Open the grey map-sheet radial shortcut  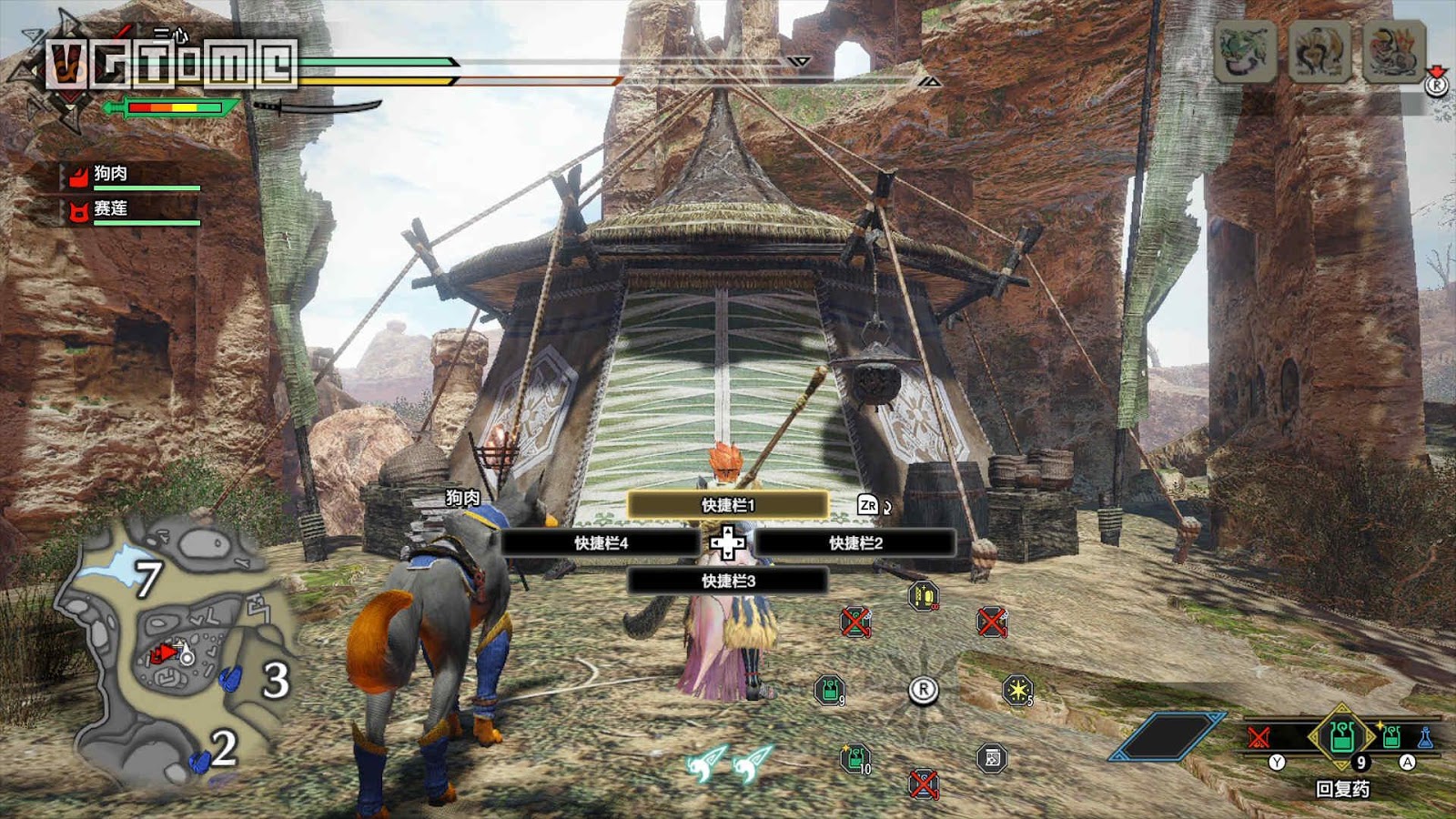(992, 757)
